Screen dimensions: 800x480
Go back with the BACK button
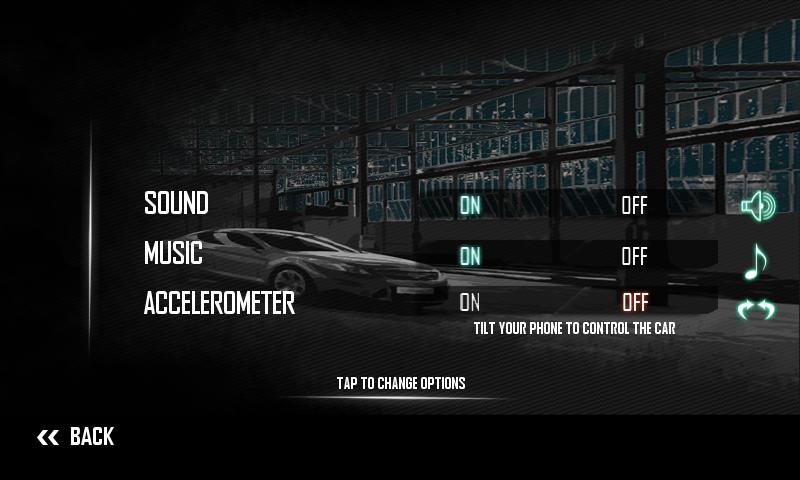[76, 436]
